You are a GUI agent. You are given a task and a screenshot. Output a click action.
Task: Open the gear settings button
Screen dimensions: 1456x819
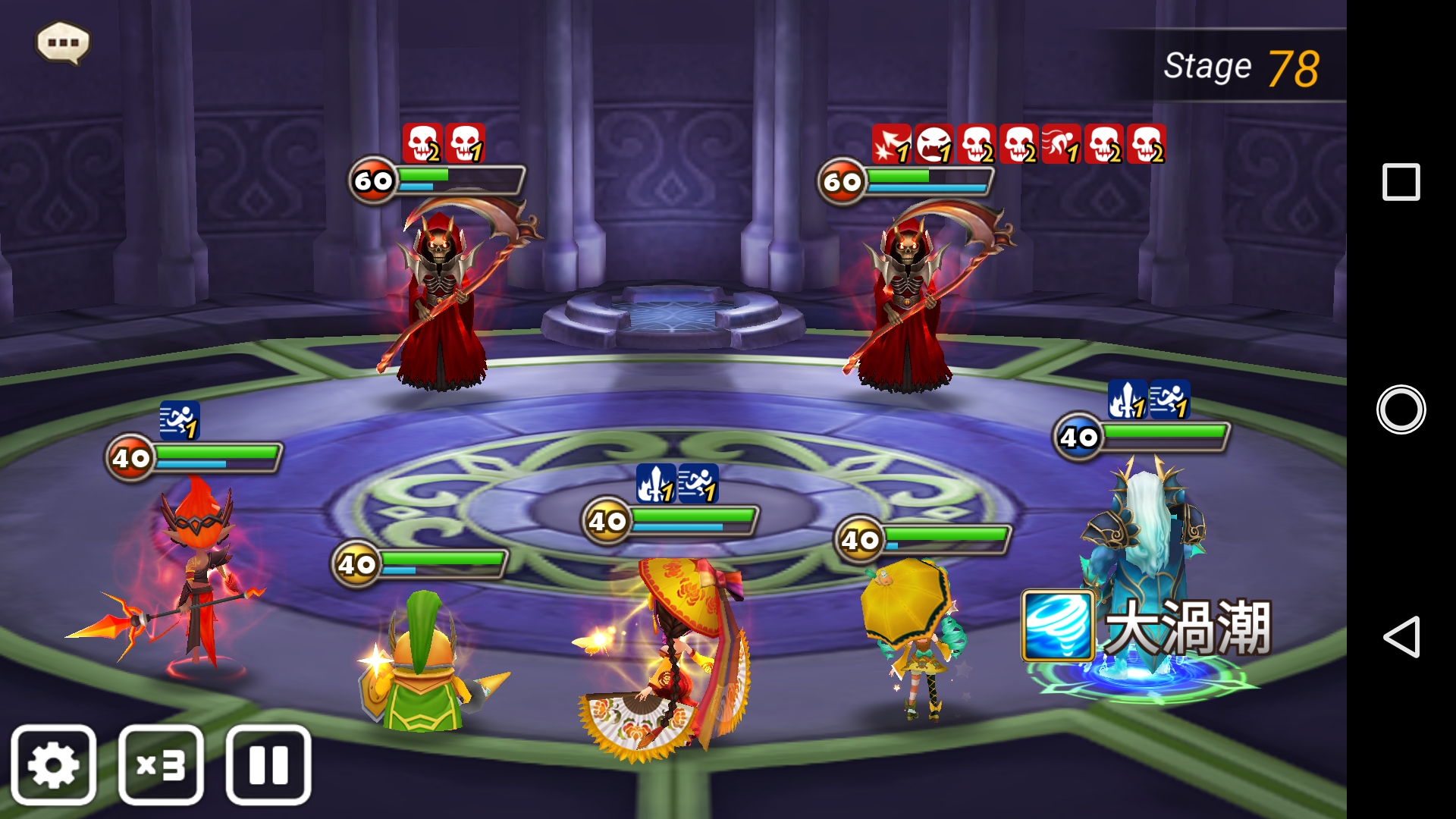(53, 764)
